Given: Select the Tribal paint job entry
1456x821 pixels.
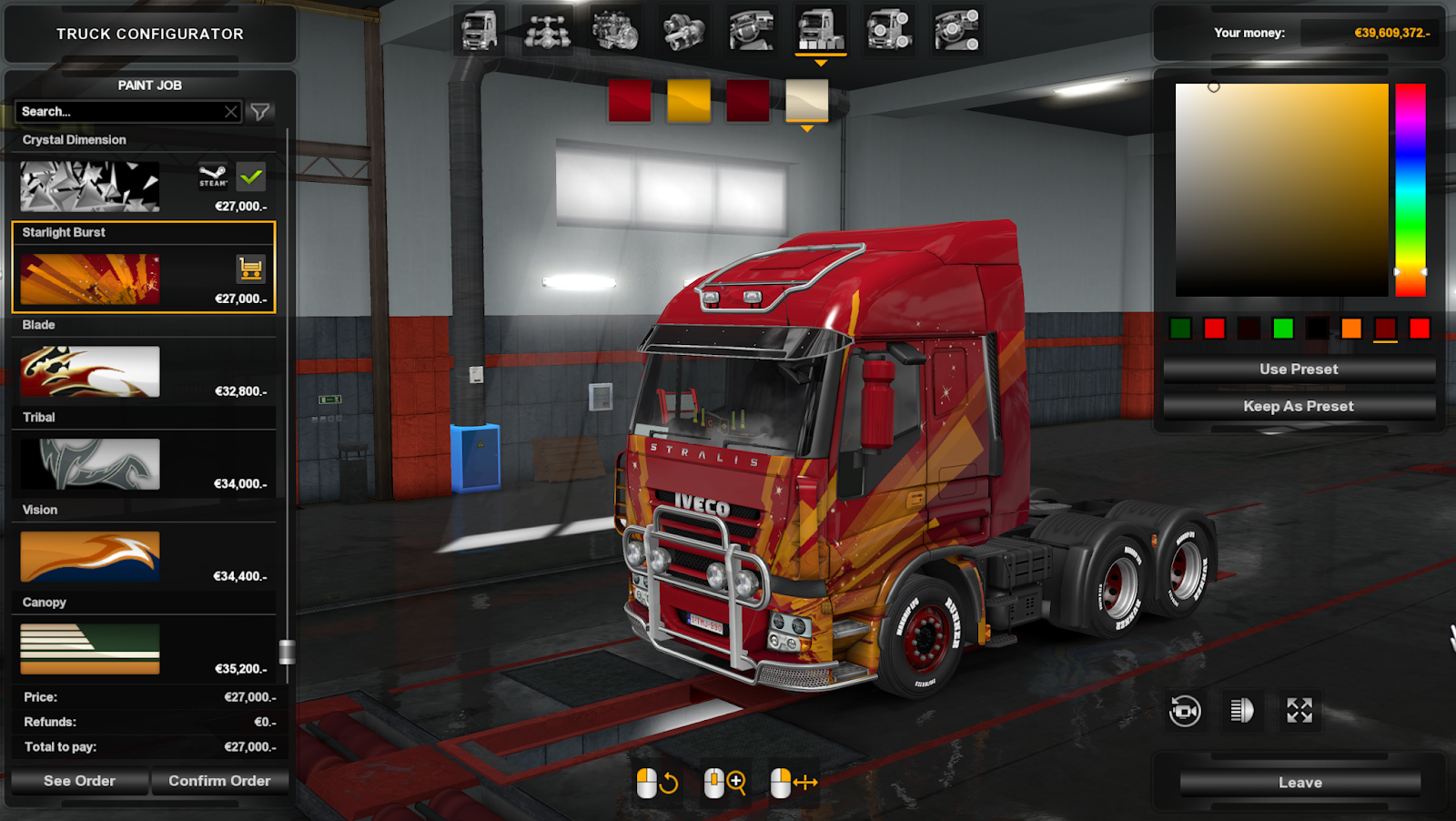Looking at the screenshot, I should [87, 463].
